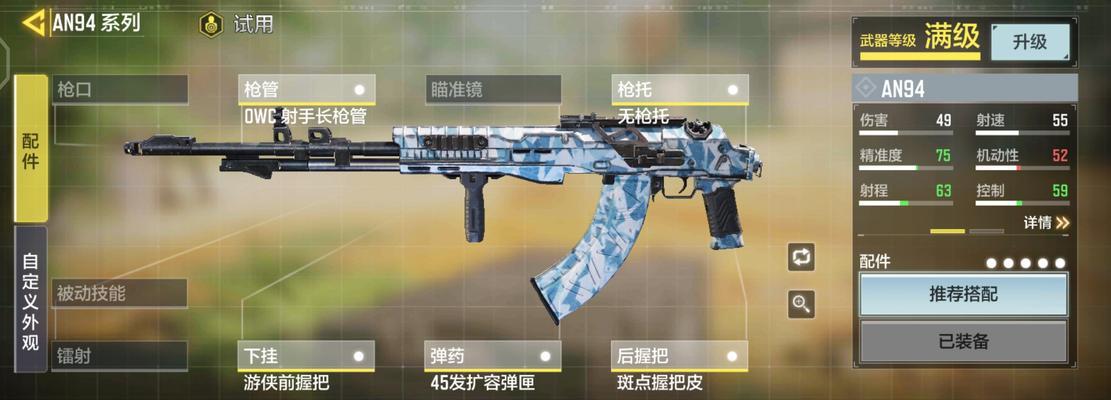The image size is (1111, 400).
Task: Select the 镭射 laser slot
Action: click(119, 355)
